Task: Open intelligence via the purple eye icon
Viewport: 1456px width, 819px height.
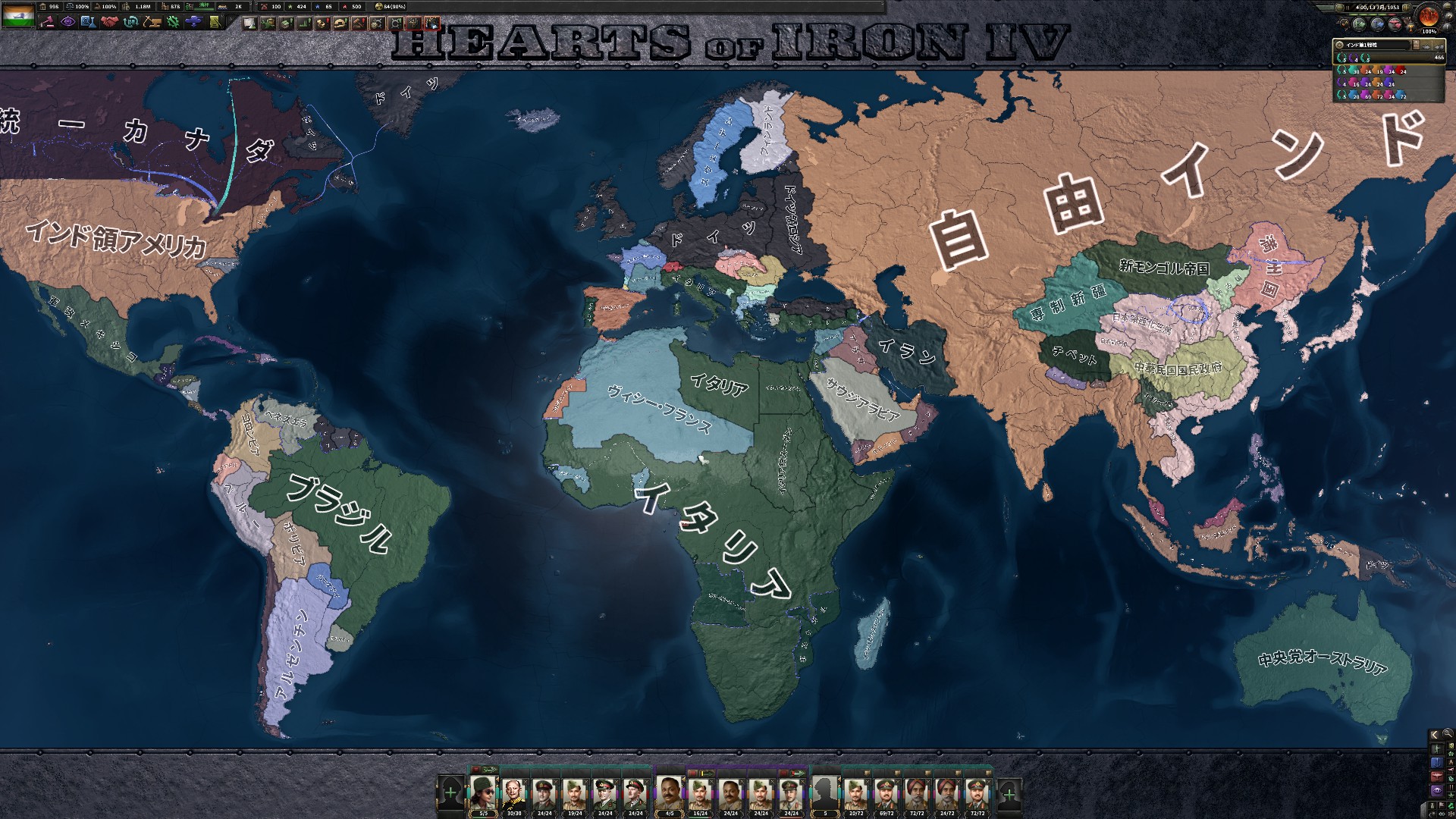Action: [68, 22]
